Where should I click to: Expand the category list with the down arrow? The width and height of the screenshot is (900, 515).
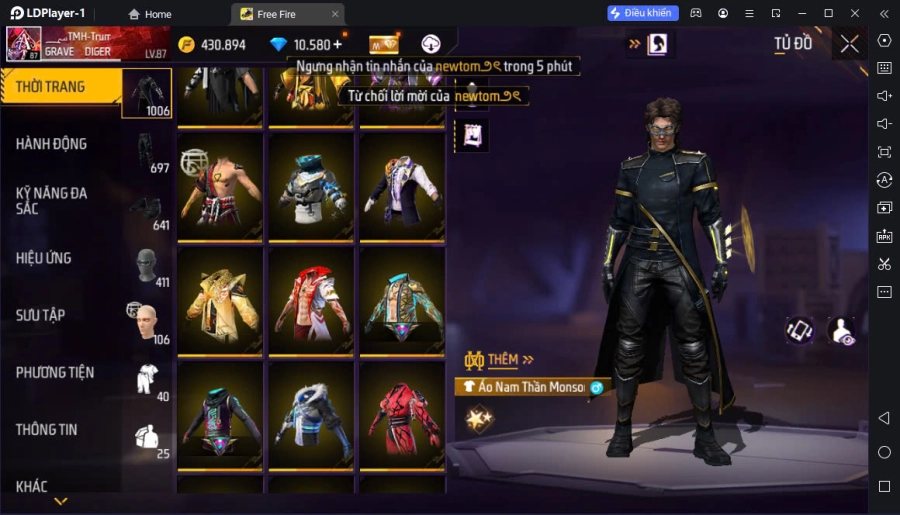tap(61, 501)
